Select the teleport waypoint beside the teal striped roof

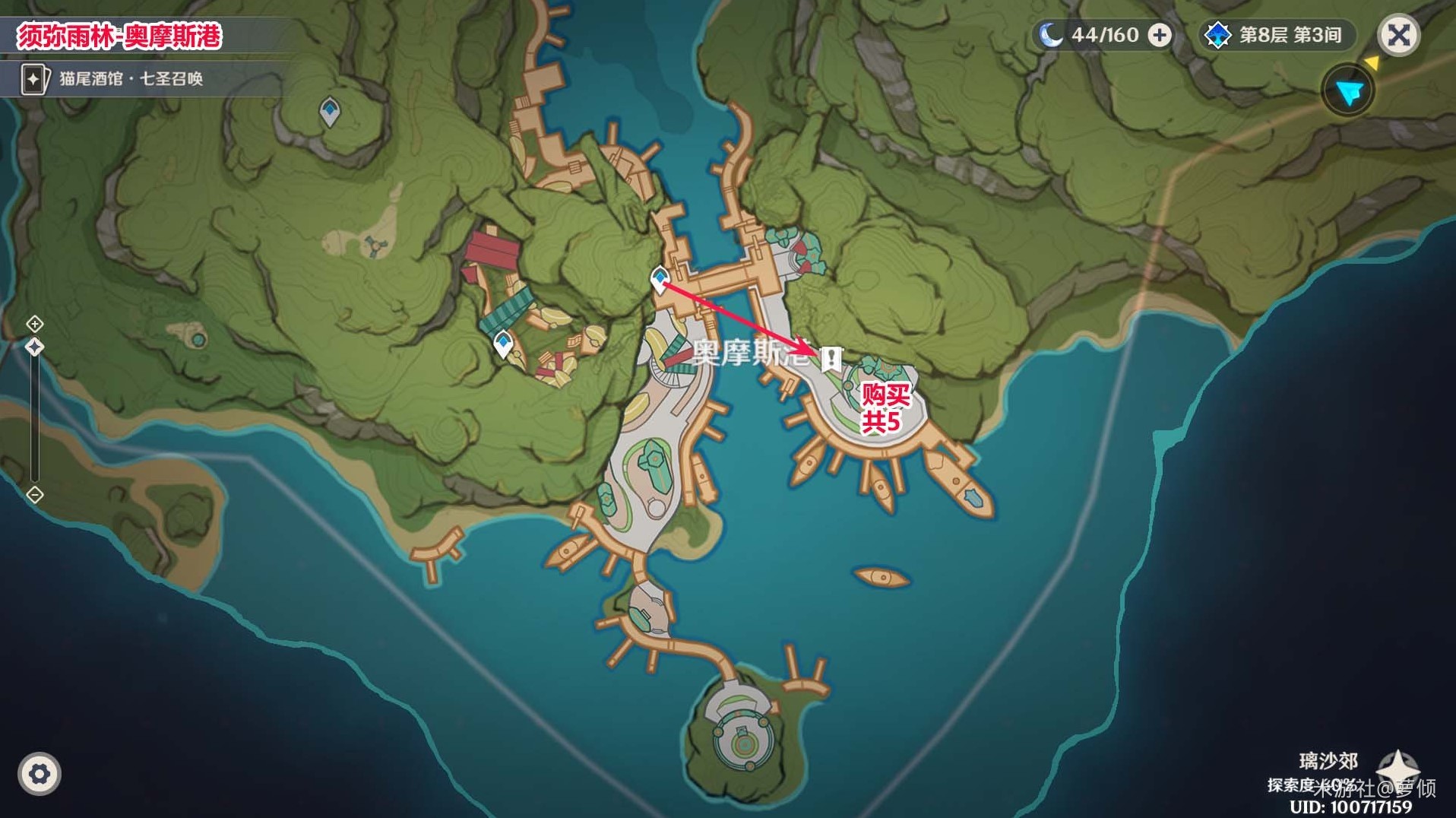502,344
